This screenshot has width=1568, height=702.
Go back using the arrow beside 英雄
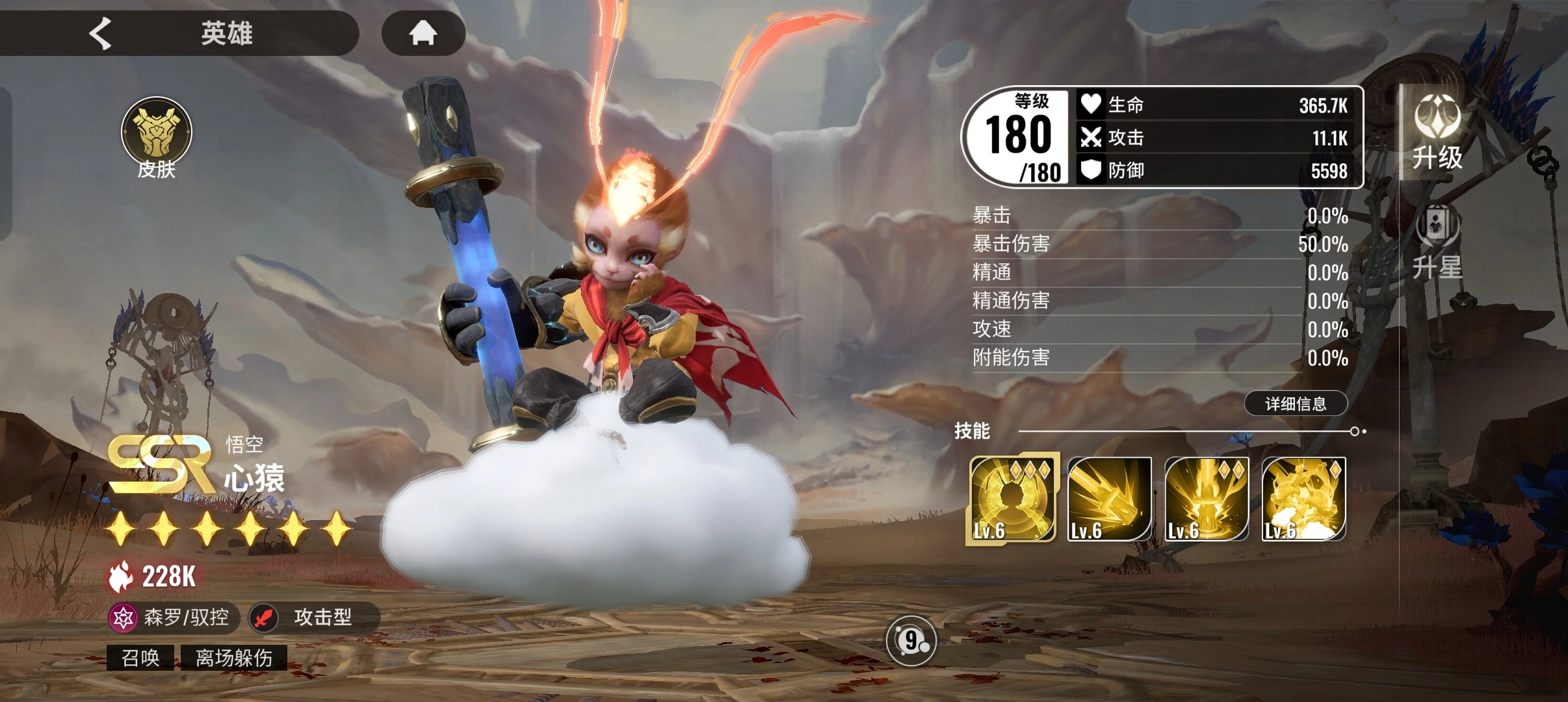click(x=101, y=33)
